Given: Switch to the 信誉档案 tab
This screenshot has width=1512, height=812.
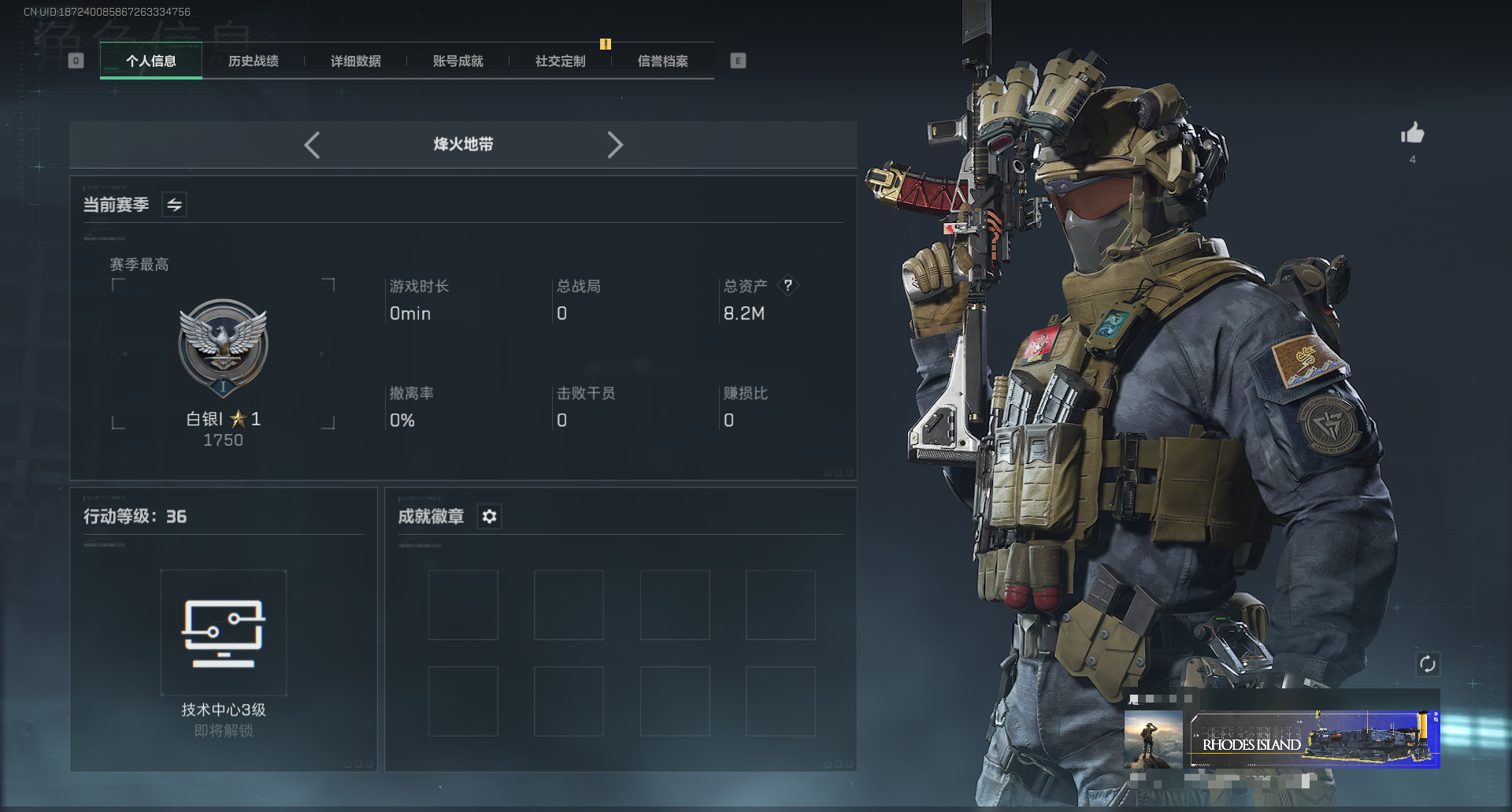Looking at the screenshot, I should (x=663, y=61).
